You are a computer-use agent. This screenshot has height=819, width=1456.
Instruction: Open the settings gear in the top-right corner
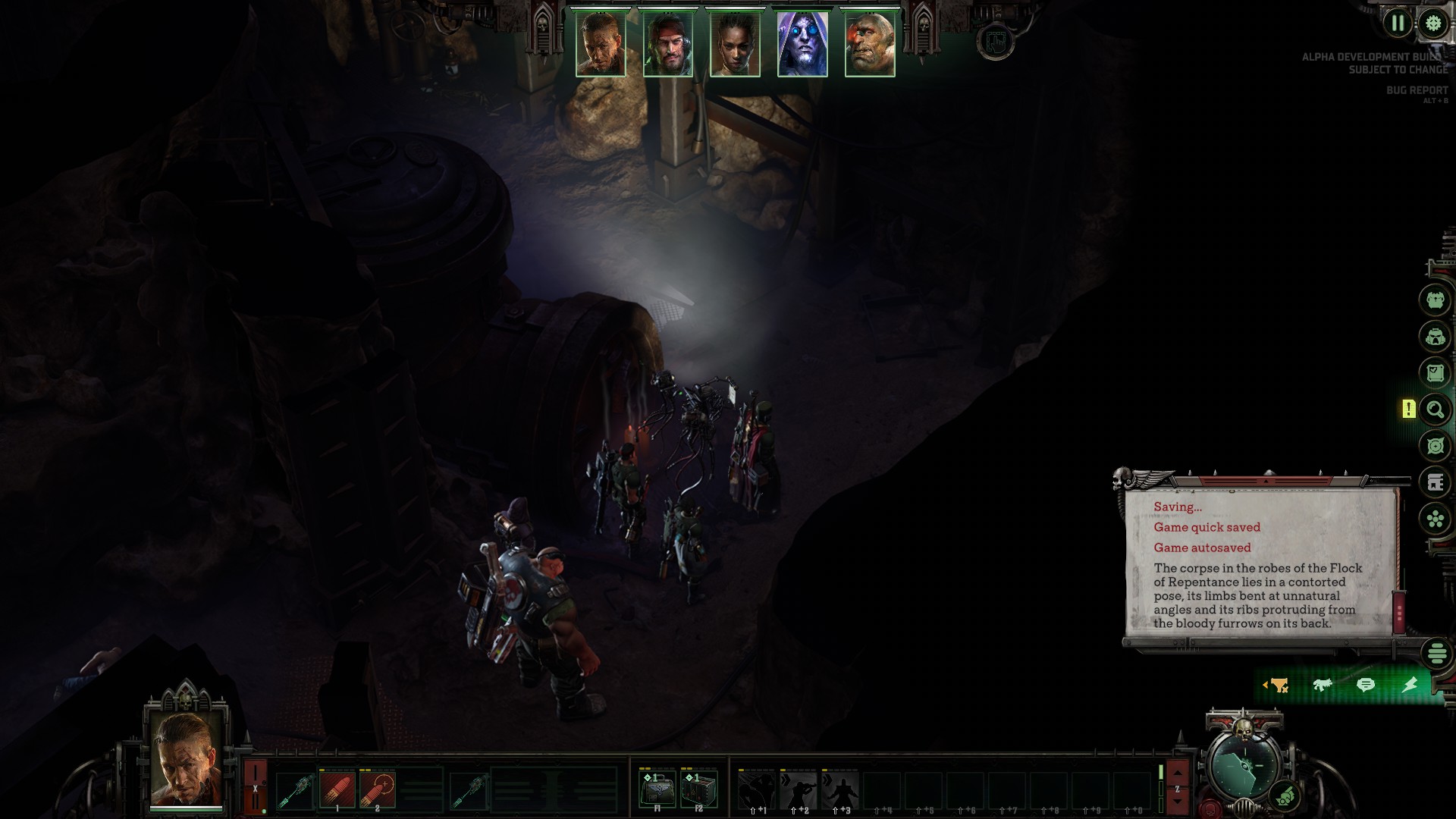pyautogui.click(x=1432, y=24)
